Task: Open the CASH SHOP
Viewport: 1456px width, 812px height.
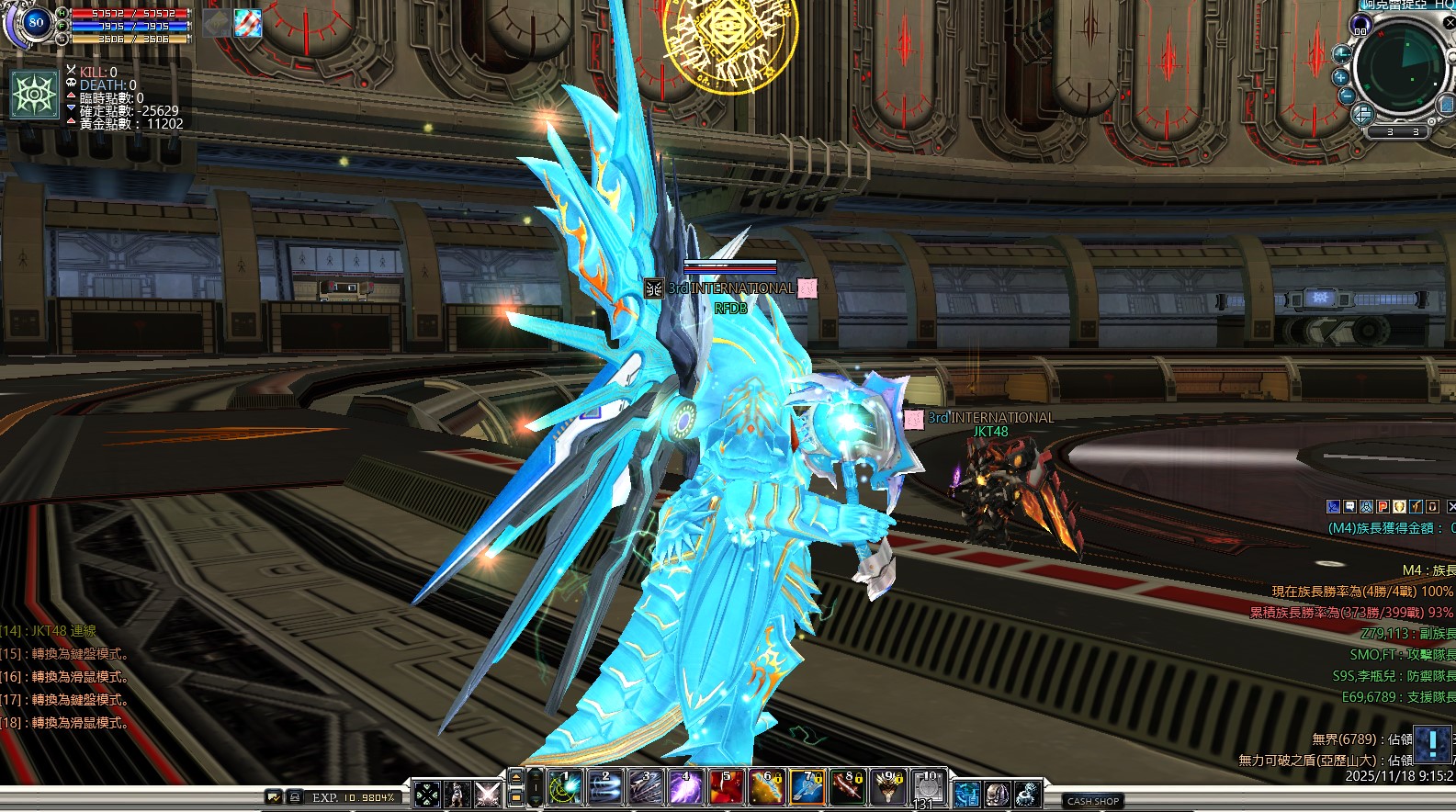Action: pyautogui.click(x=1093, y=801)
